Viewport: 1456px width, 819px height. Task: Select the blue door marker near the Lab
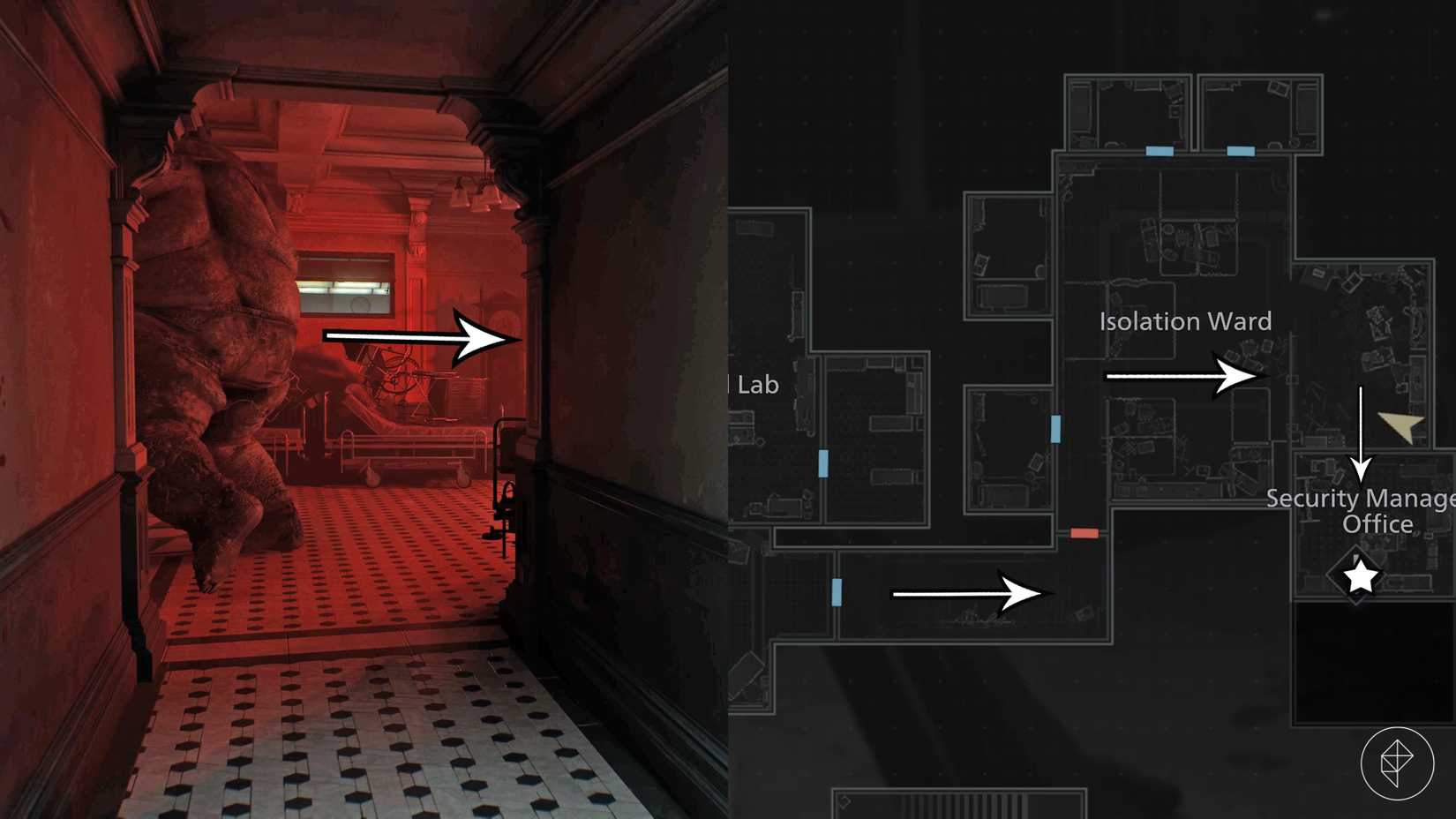[823, 462]
